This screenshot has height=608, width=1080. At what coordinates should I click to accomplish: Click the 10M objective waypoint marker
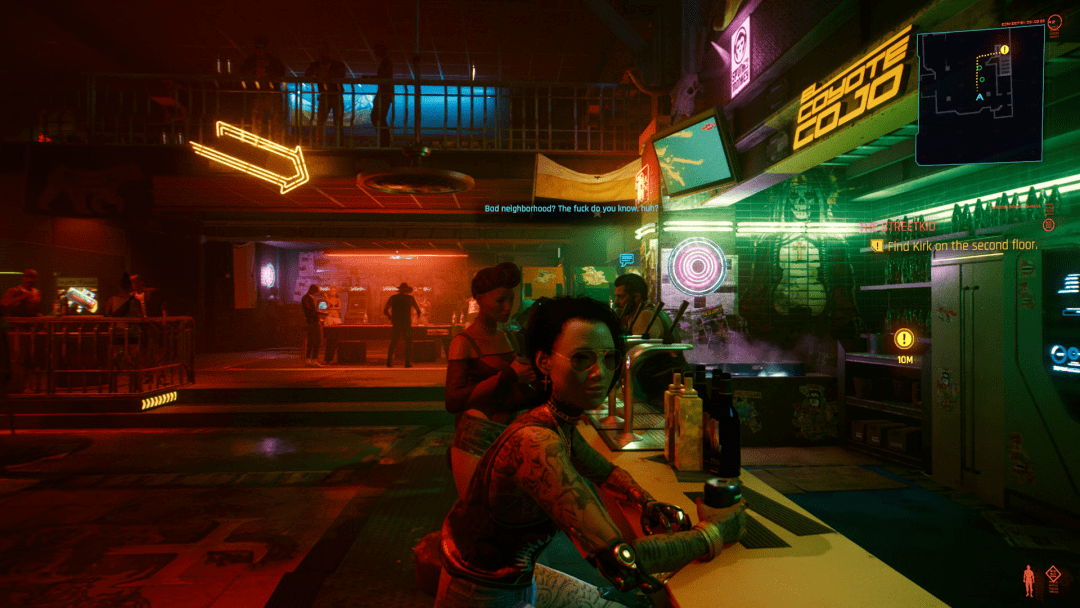[x=904, y=340]
